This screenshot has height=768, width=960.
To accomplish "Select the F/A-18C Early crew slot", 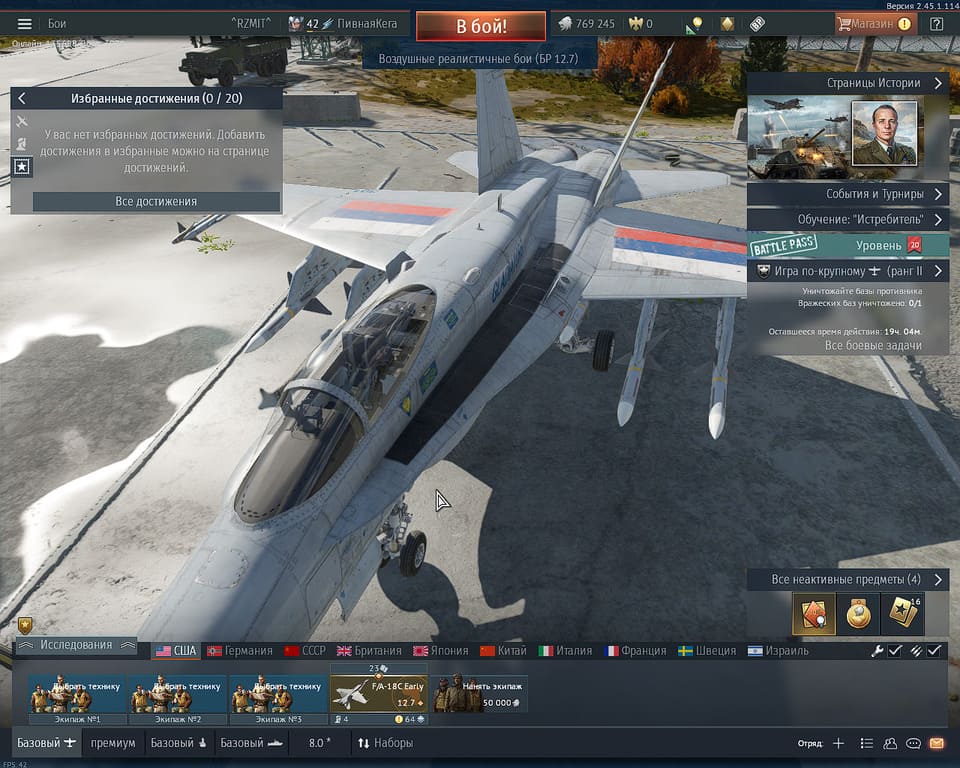I will point(378,693).
